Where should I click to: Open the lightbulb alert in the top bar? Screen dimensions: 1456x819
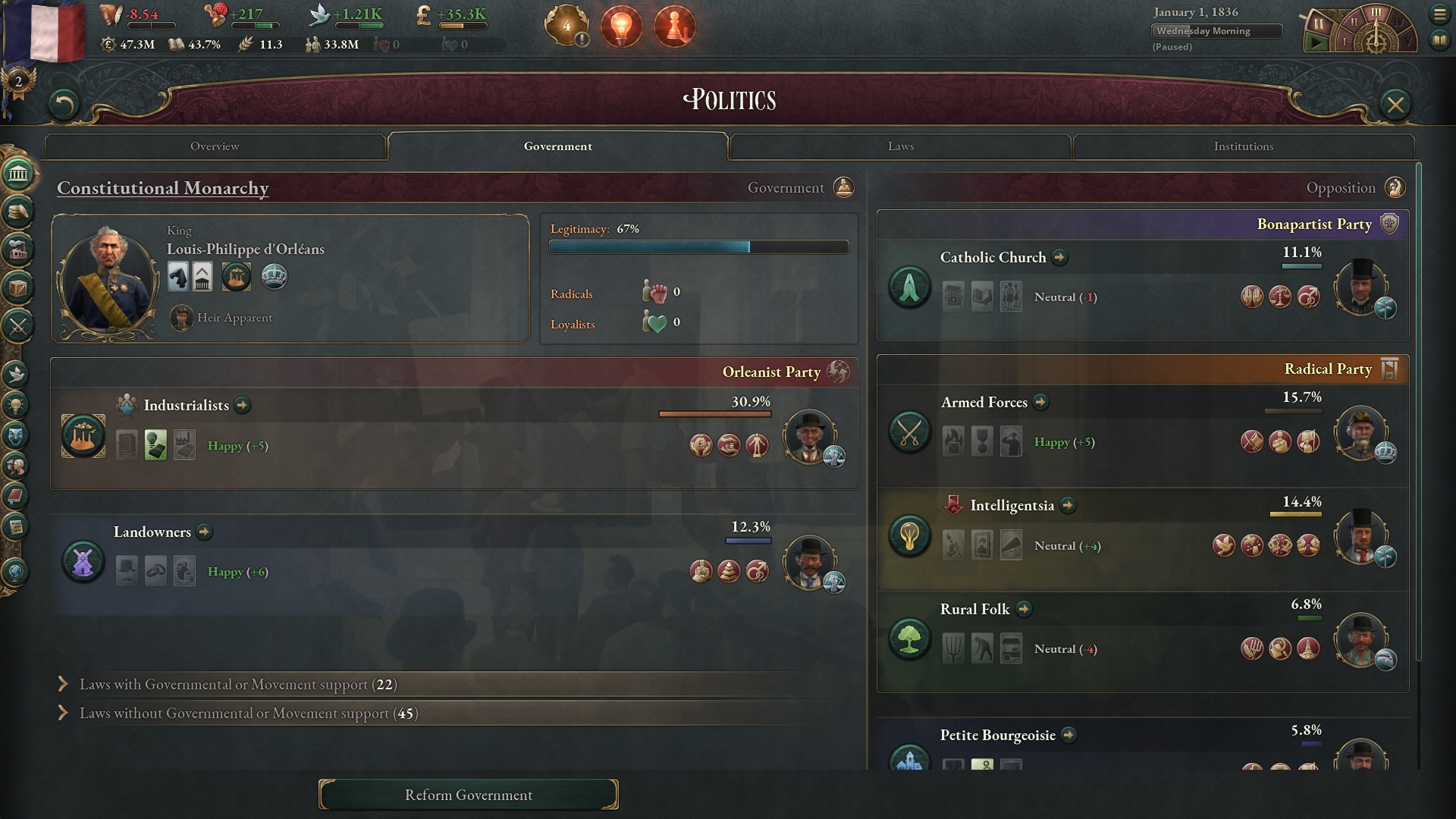pyautogui.click(x=621, y=27)
